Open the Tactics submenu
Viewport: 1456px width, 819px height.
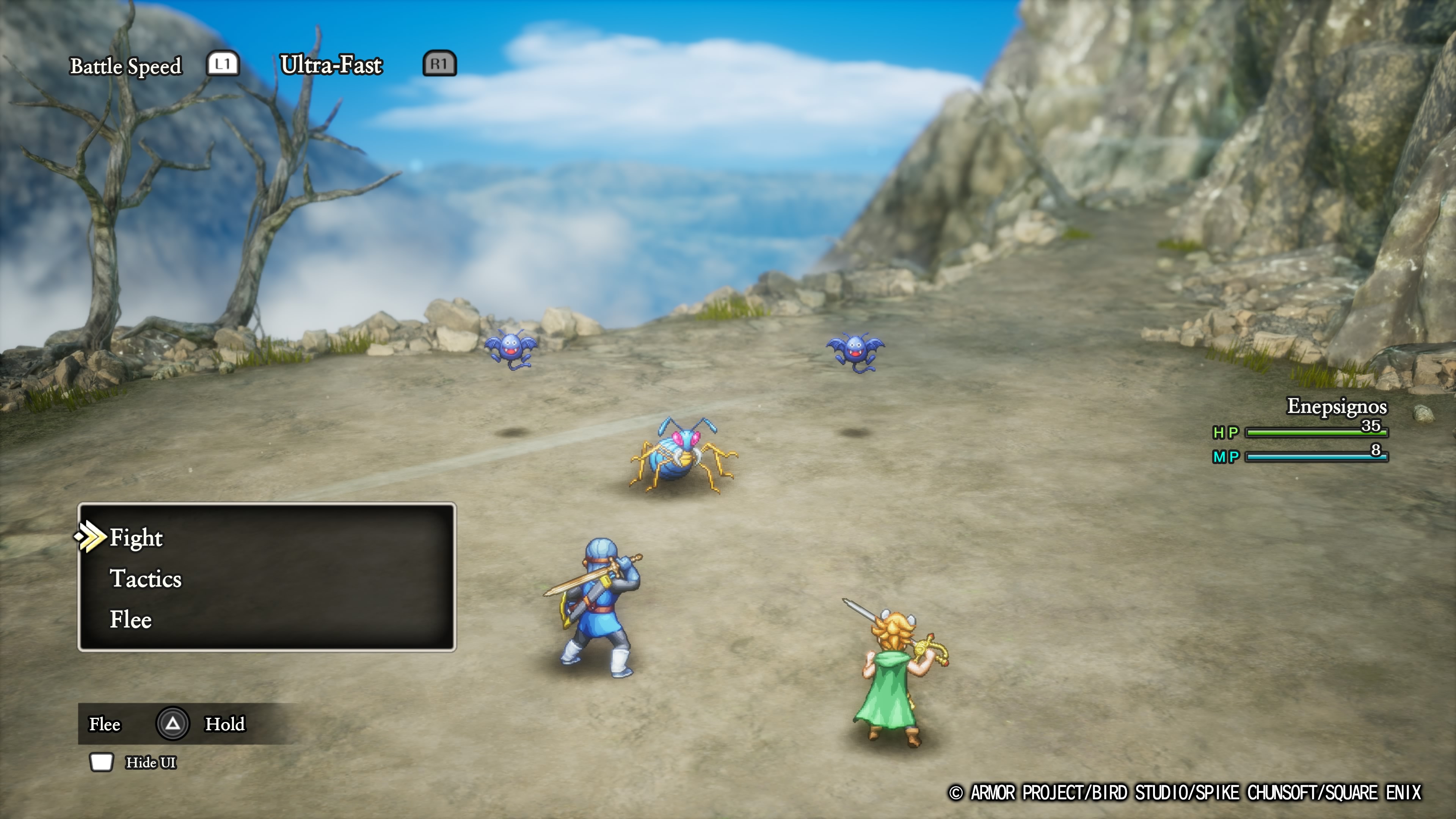[x=146, y=579]
